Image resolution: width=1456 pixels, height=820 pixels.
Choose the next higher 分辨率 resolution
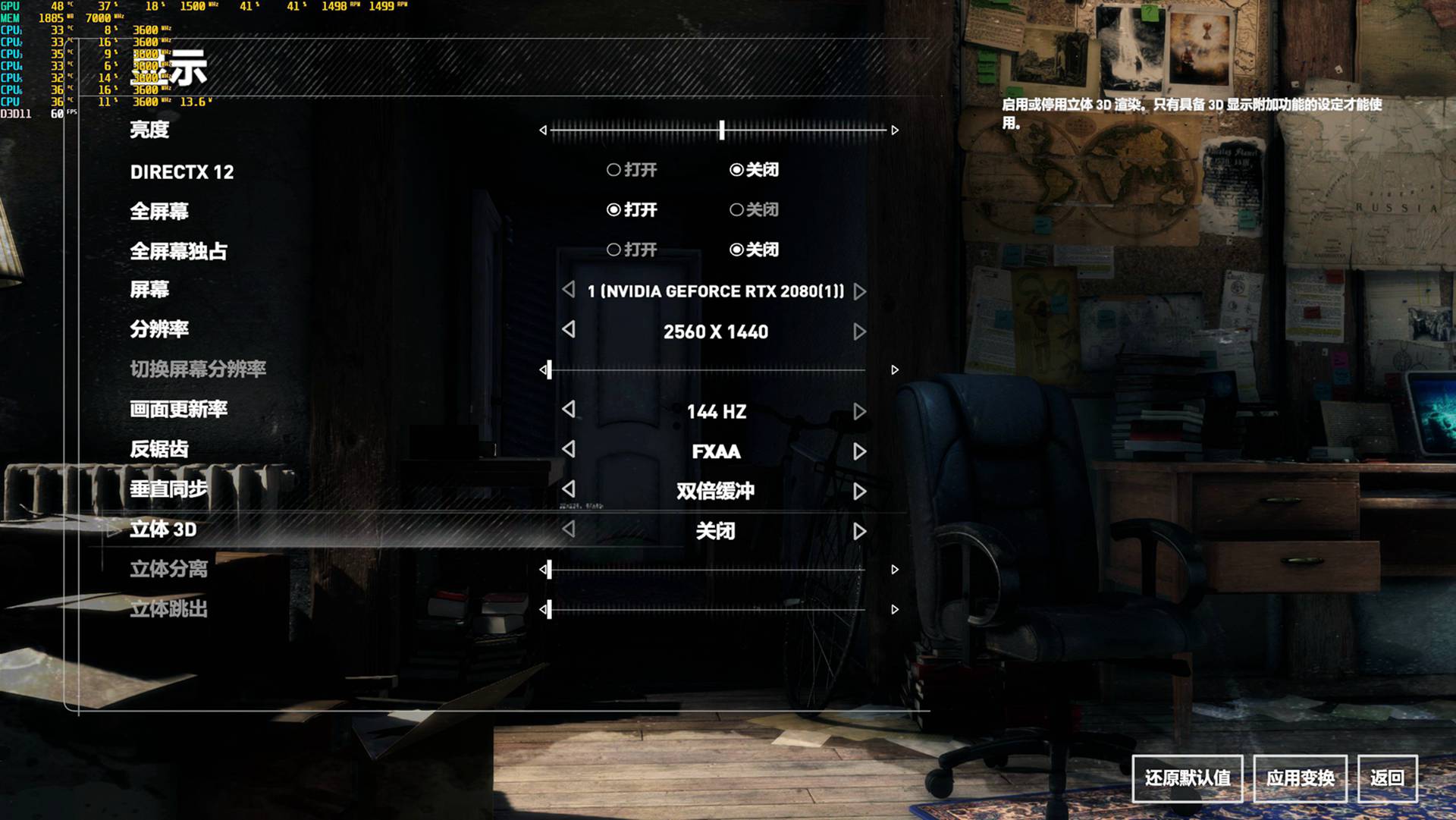(859, 331)
